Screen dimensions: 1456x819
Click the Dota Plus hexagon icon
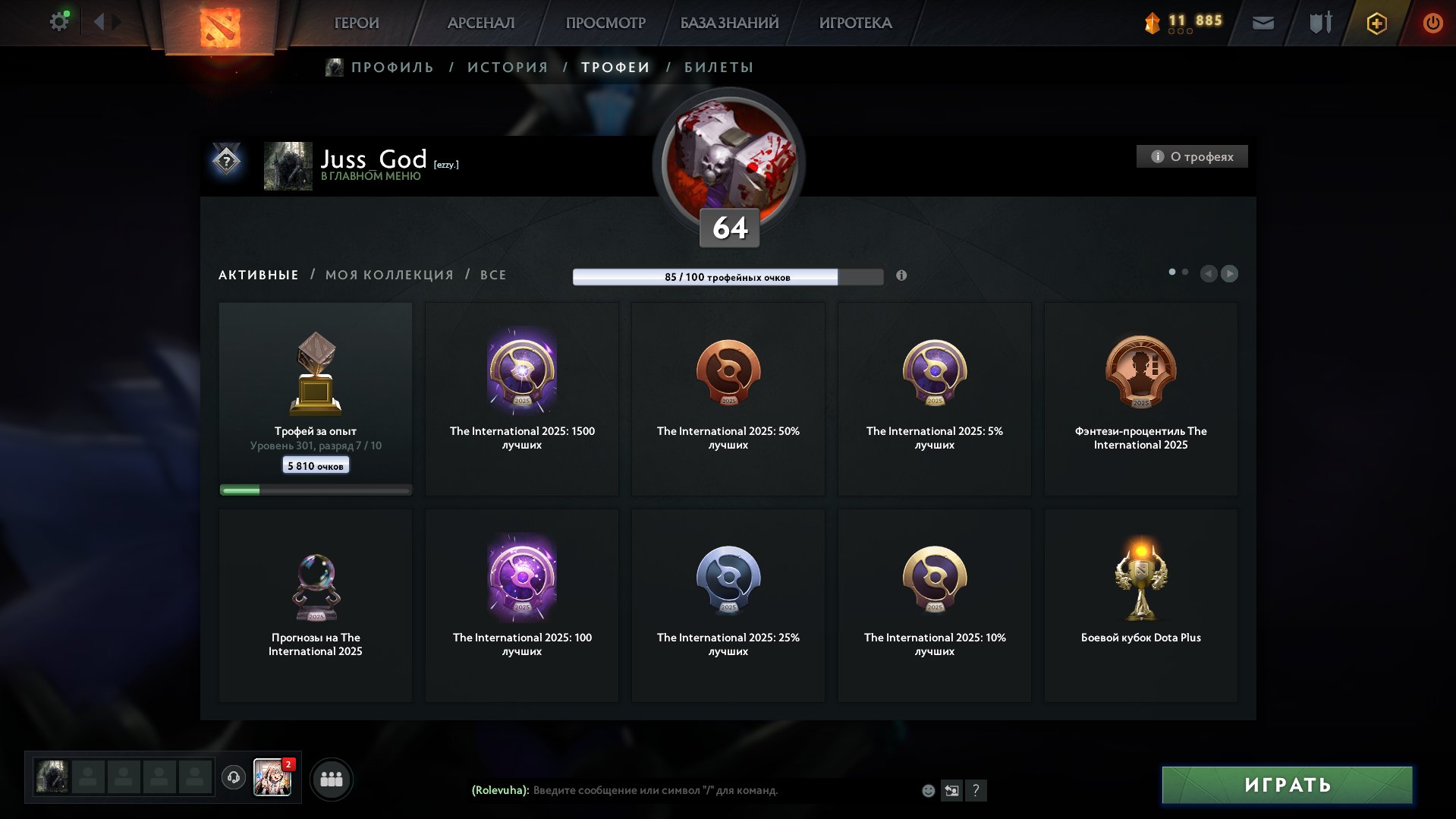click(x=1376, y=23)
